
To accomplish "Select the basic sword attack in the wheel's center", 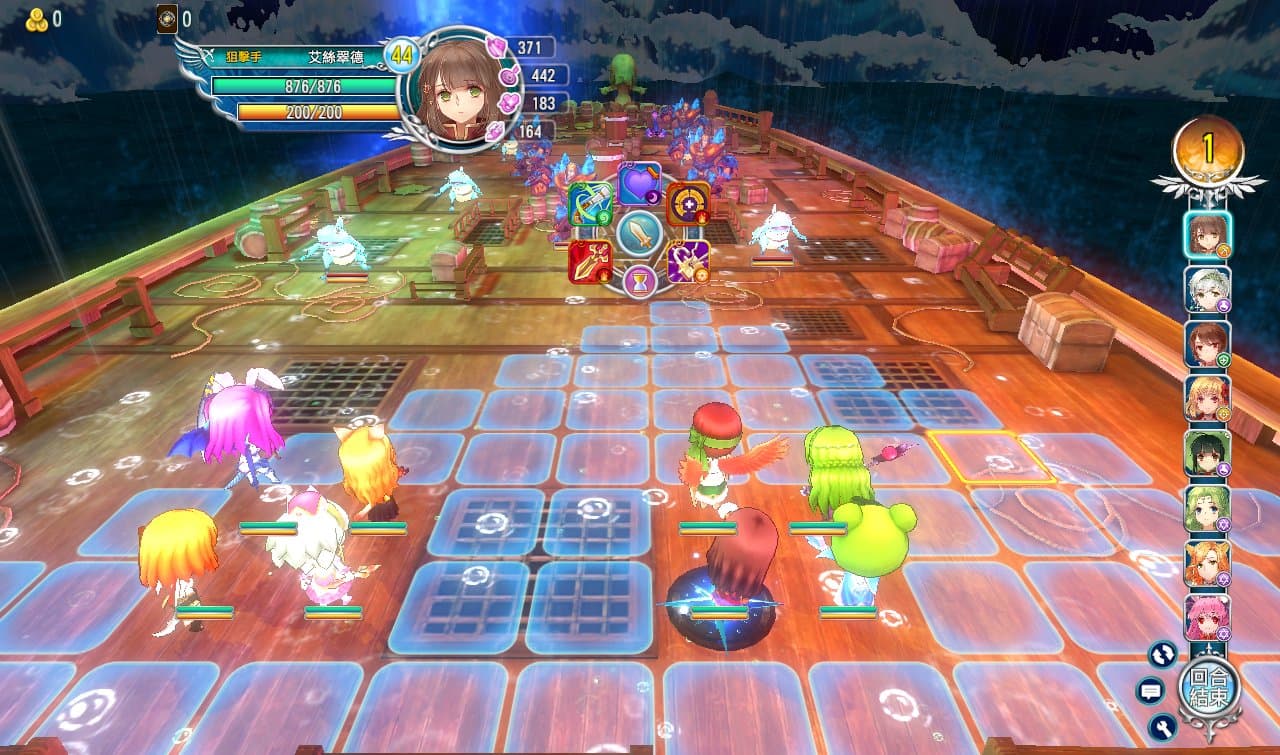I will (x=639, y=233).
